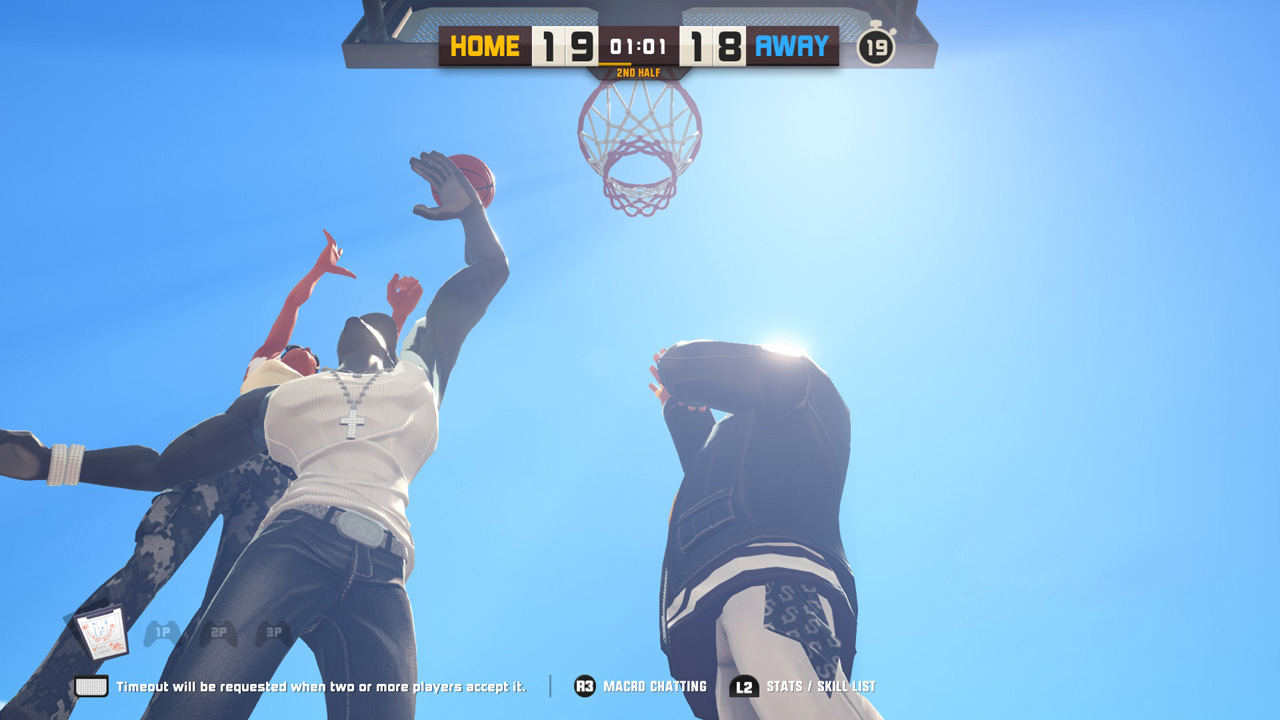Viewport: 1280px width, 720px height.
Task: Expand the 2ND HALF scoreboard banner
Action: pyautogui.click(x=640, y=72)
